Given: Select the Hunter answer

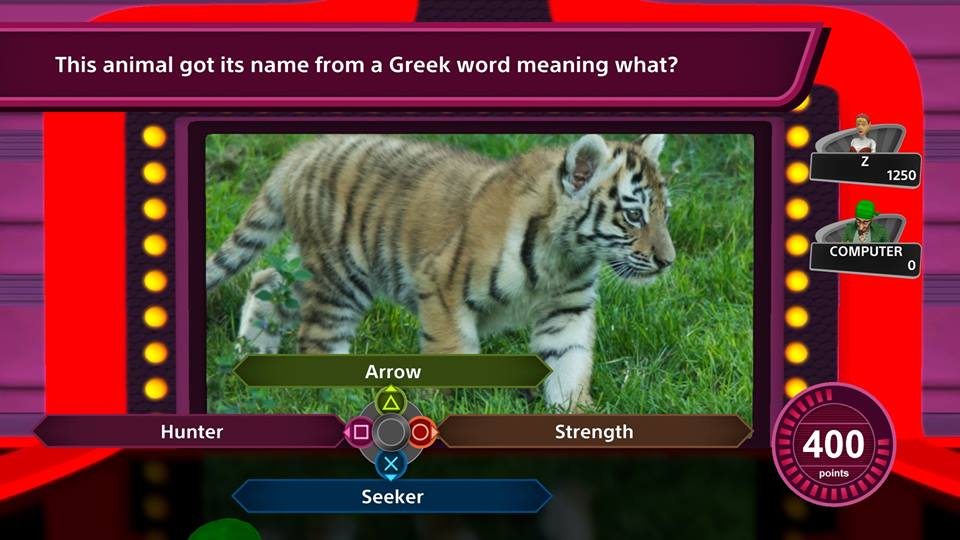Looking at the screenshot, I should point(191,432).
